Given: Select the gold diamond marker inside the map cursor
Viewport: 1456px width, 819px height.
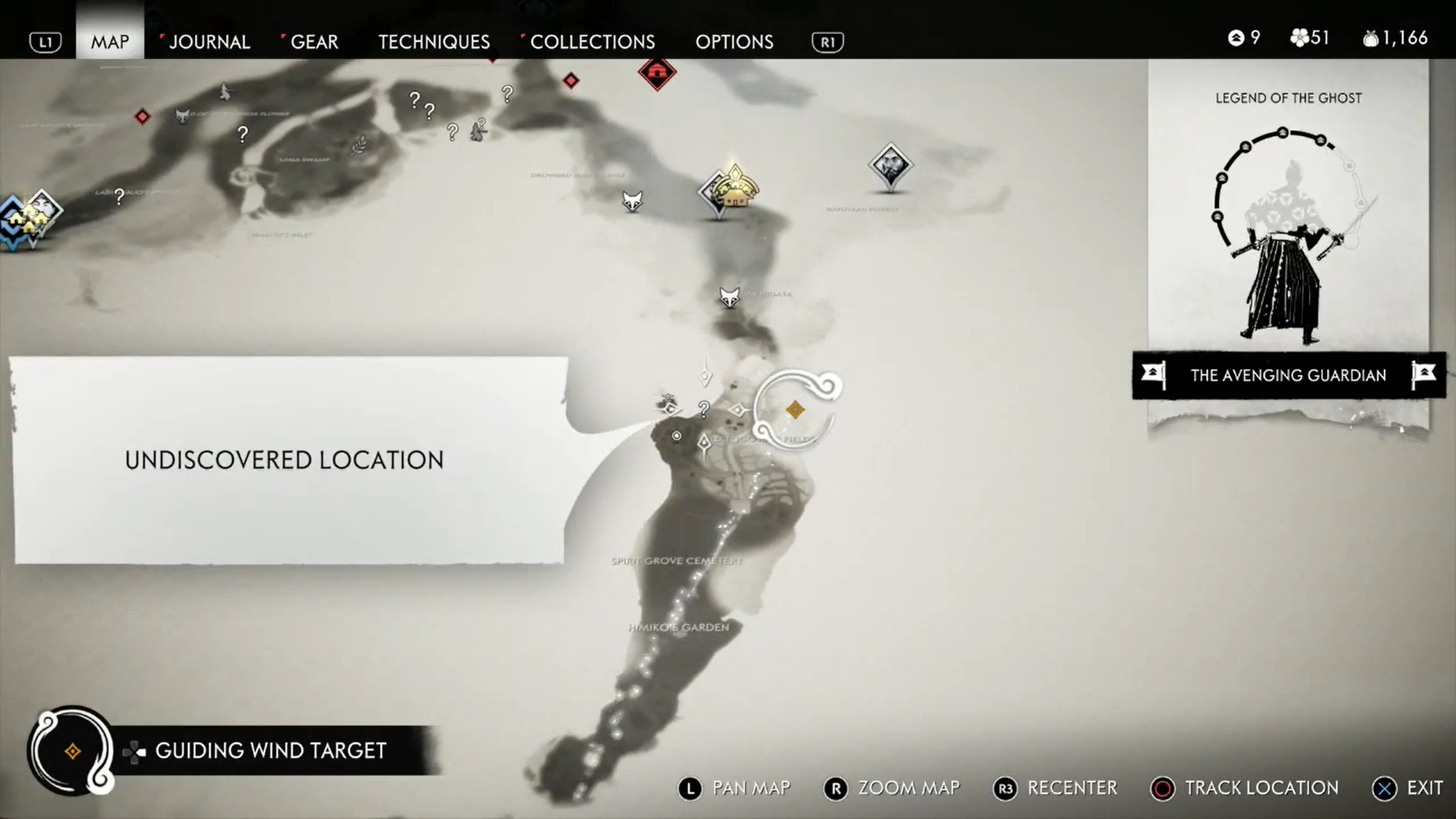Looking at the screenshot, I should click(x=795, y=410).
